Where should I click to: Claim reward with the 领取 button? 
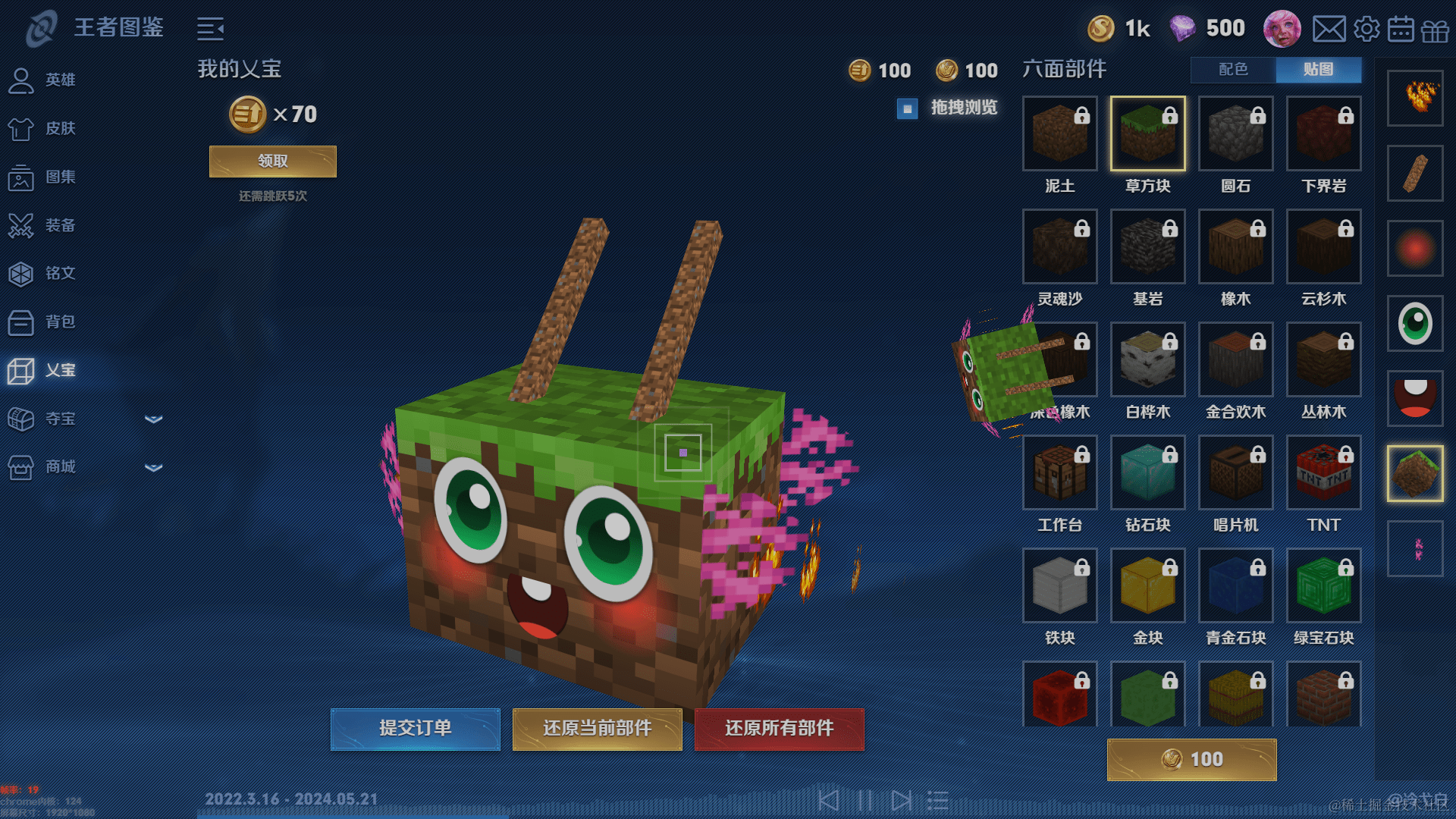(272, 162)
